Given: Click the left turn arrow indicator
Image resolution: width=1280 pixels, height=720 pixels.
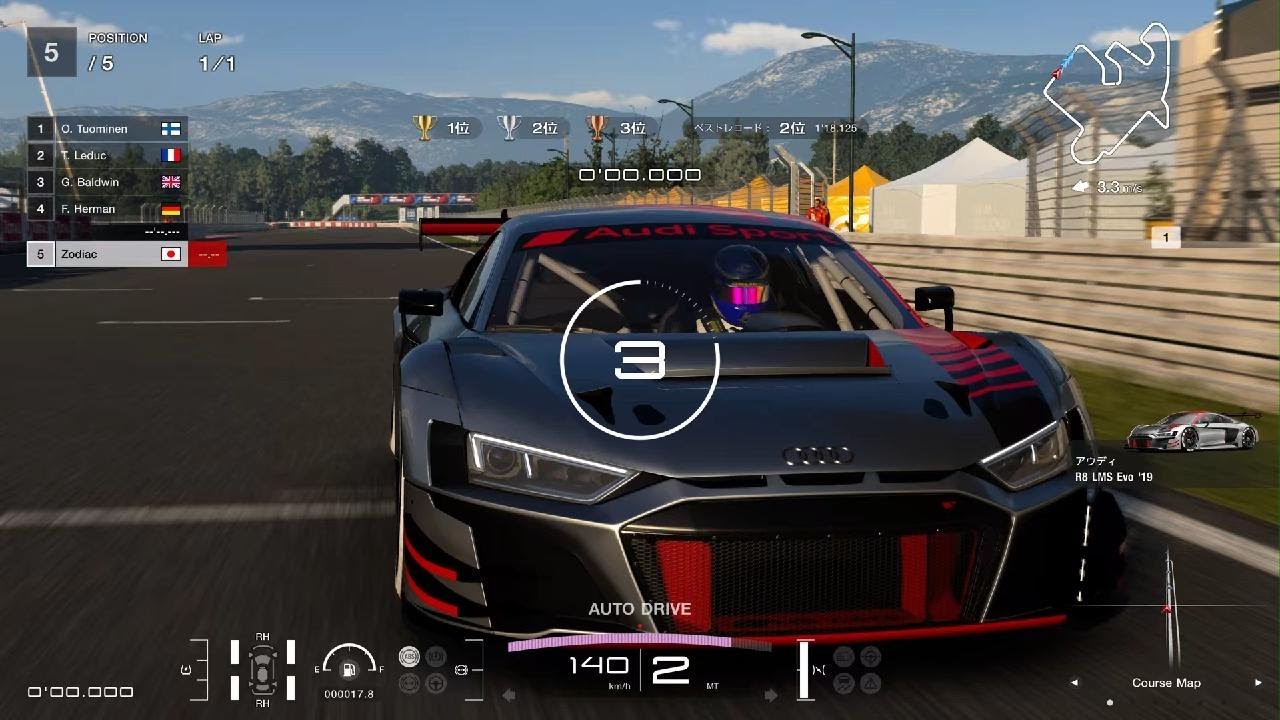Looking at the screenshot, I should (509, 695).
